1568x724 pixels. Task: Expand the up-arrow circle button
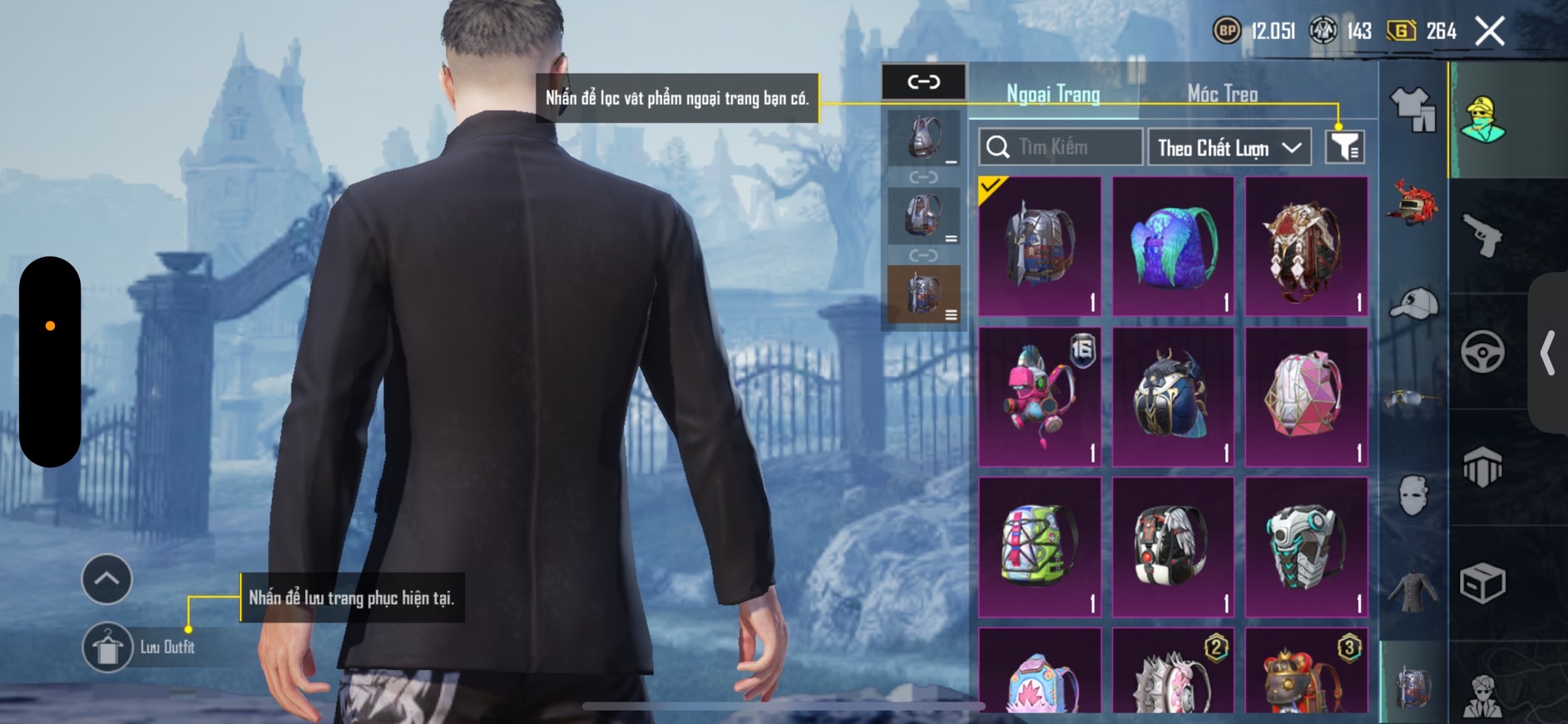click(x=106, y=578)
